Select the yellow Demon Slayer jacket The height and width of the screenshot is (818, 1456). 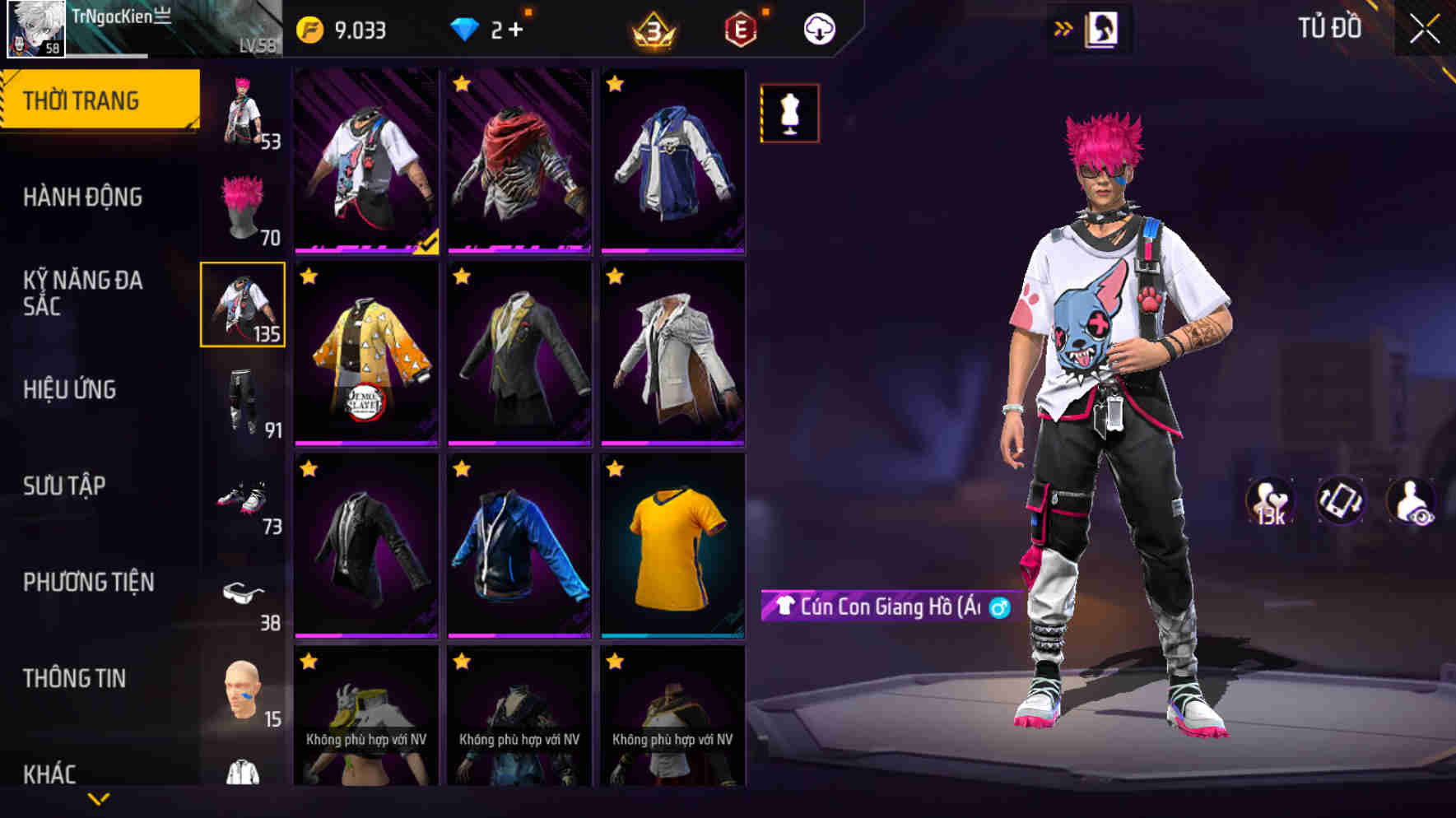pyautogui.click(x=365, y=356)
